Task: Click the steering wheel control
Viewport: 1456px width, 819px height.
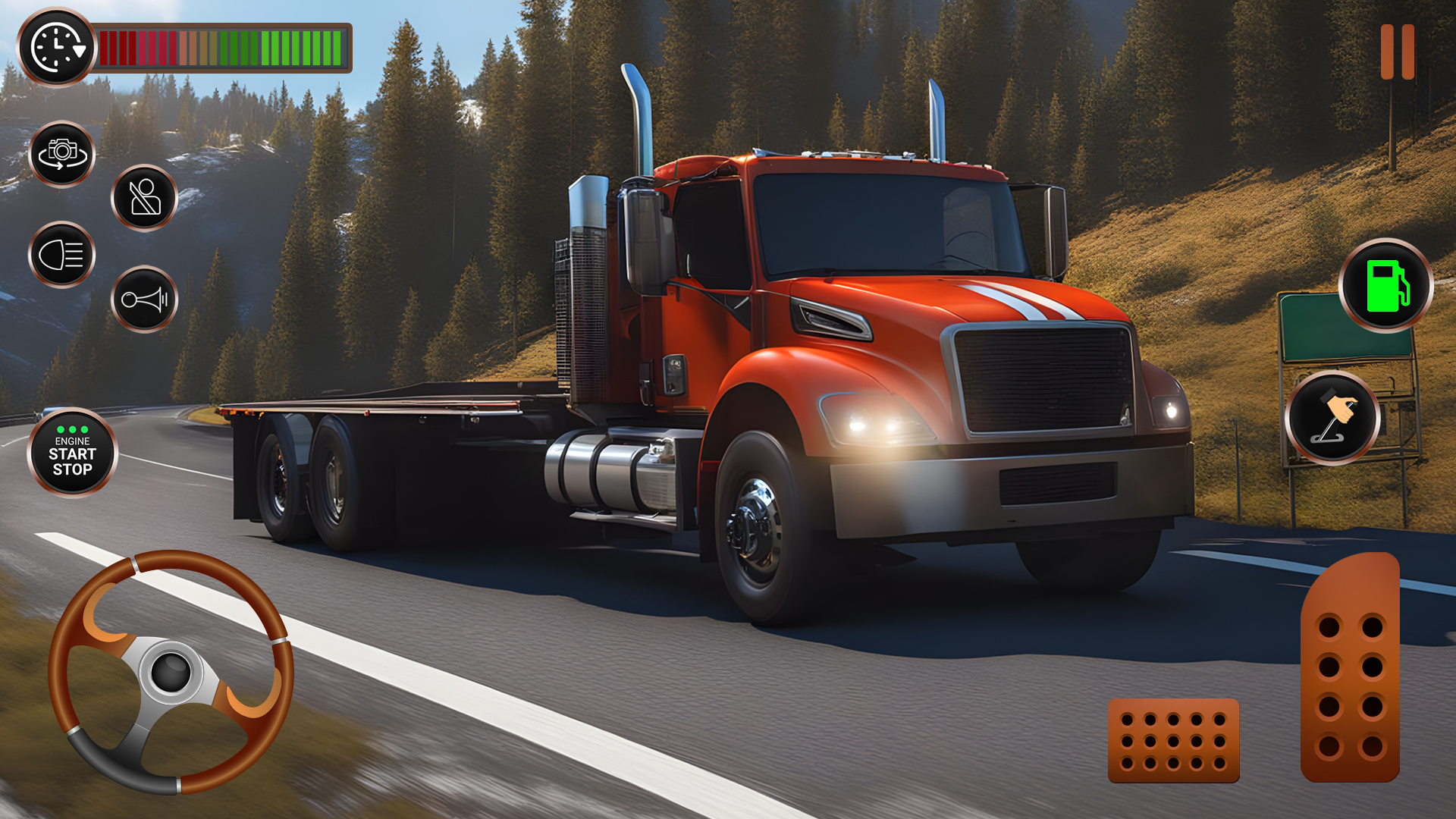Action: click(171, 672)
